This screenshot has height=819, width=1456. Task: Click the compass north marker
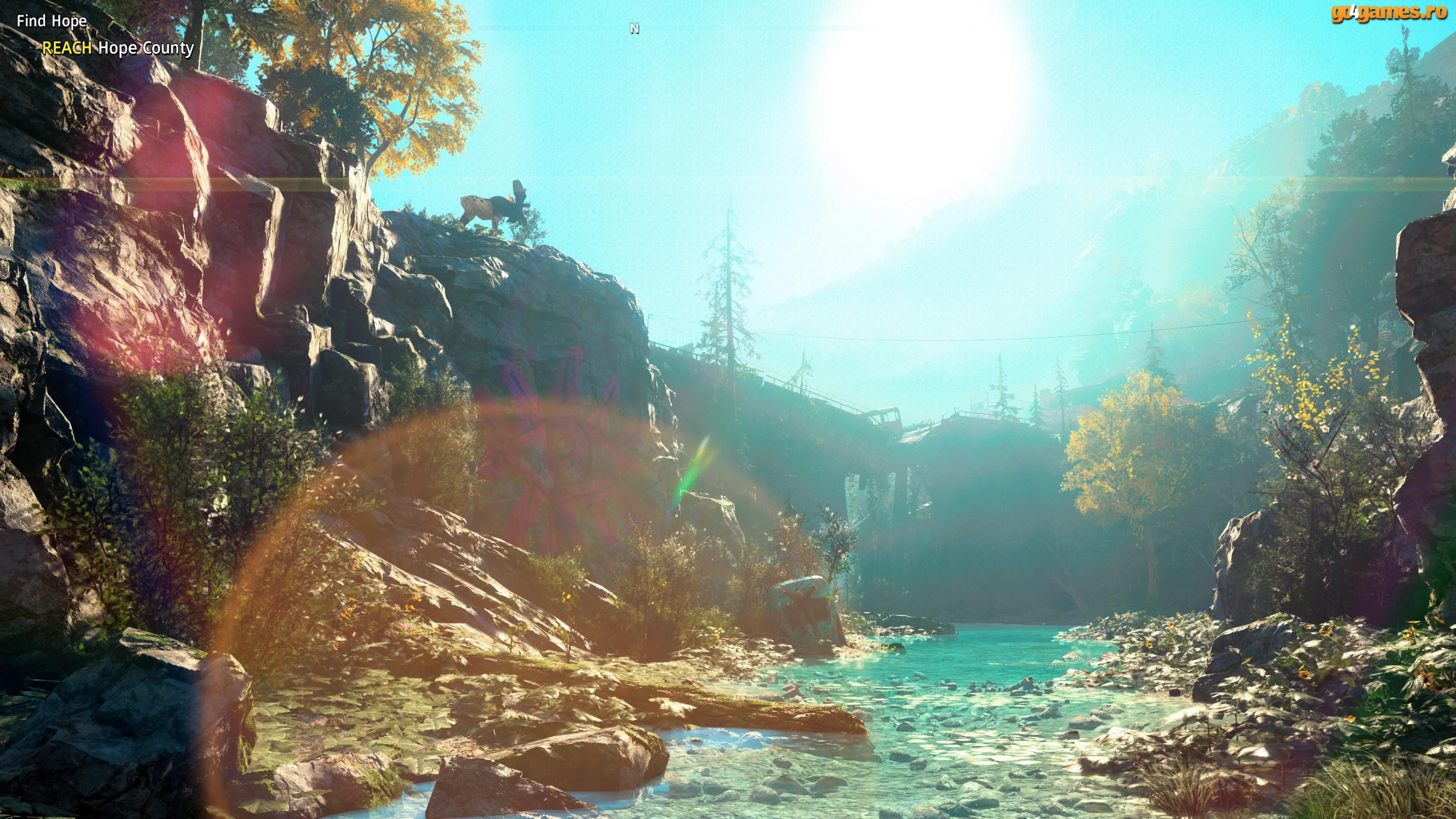tap(634, 29)
